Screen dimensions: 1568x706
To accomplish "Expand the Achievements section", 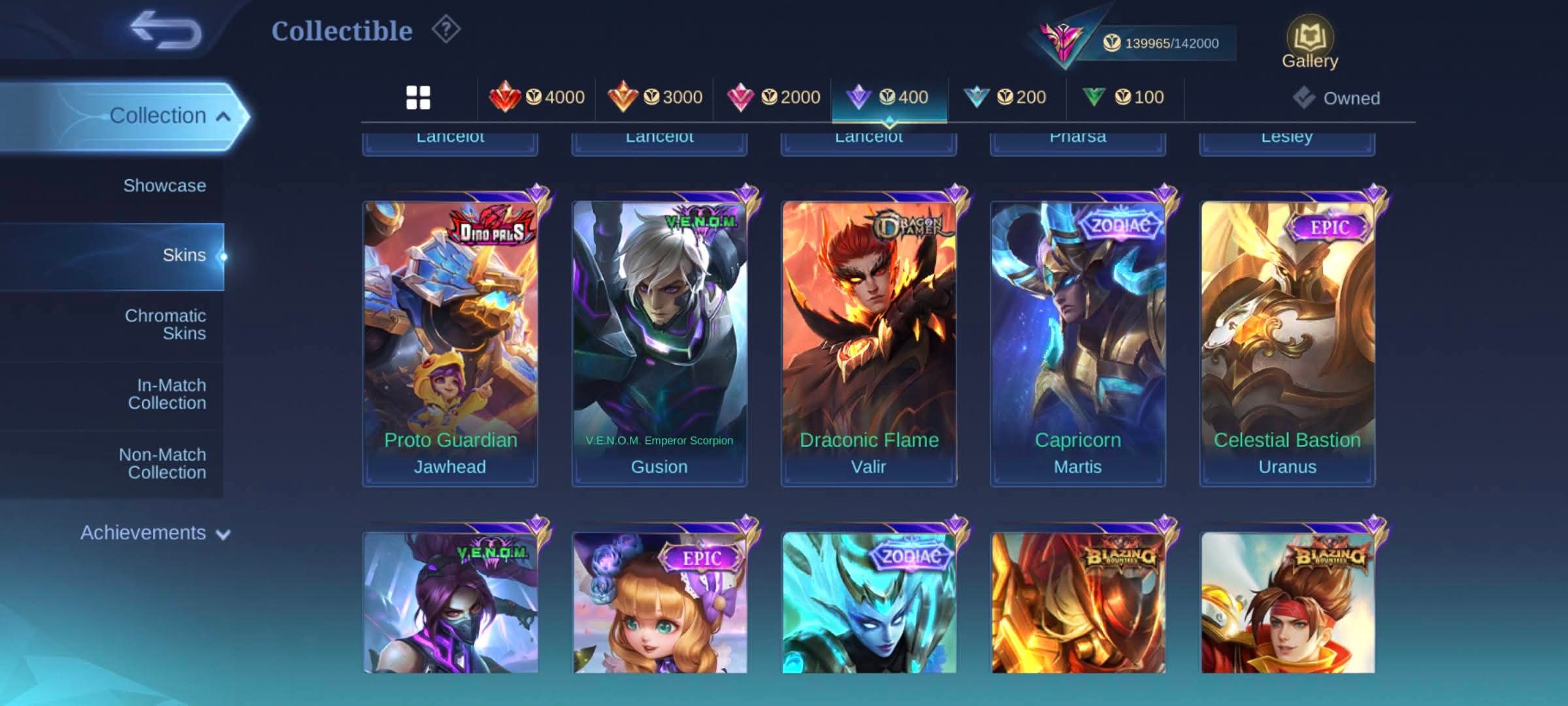I will (x=155, y=533).
